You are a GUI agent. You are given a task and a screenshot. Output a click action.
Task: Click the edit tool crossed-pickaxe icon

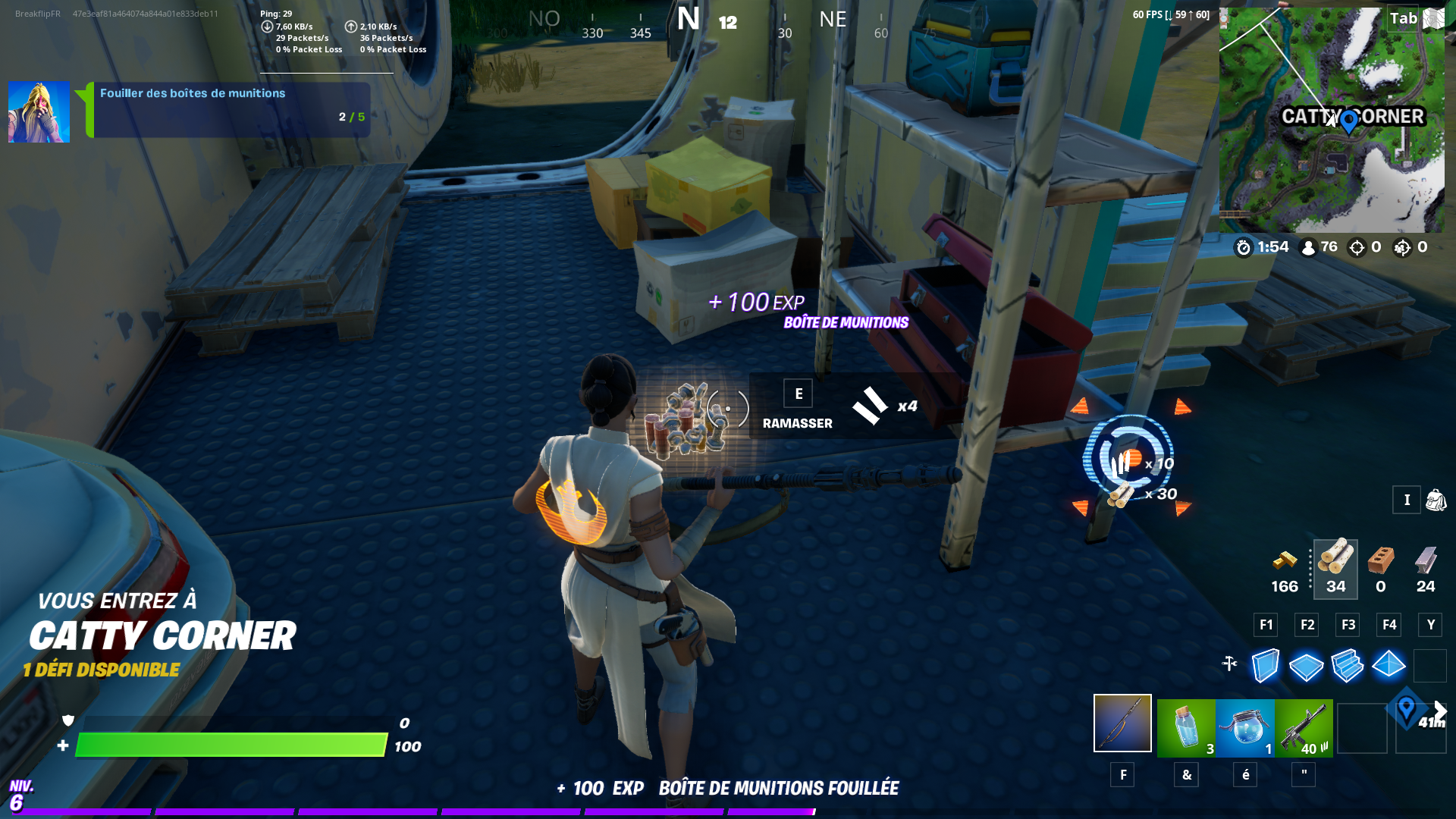pyautogui.click(x=1230, y=661)
